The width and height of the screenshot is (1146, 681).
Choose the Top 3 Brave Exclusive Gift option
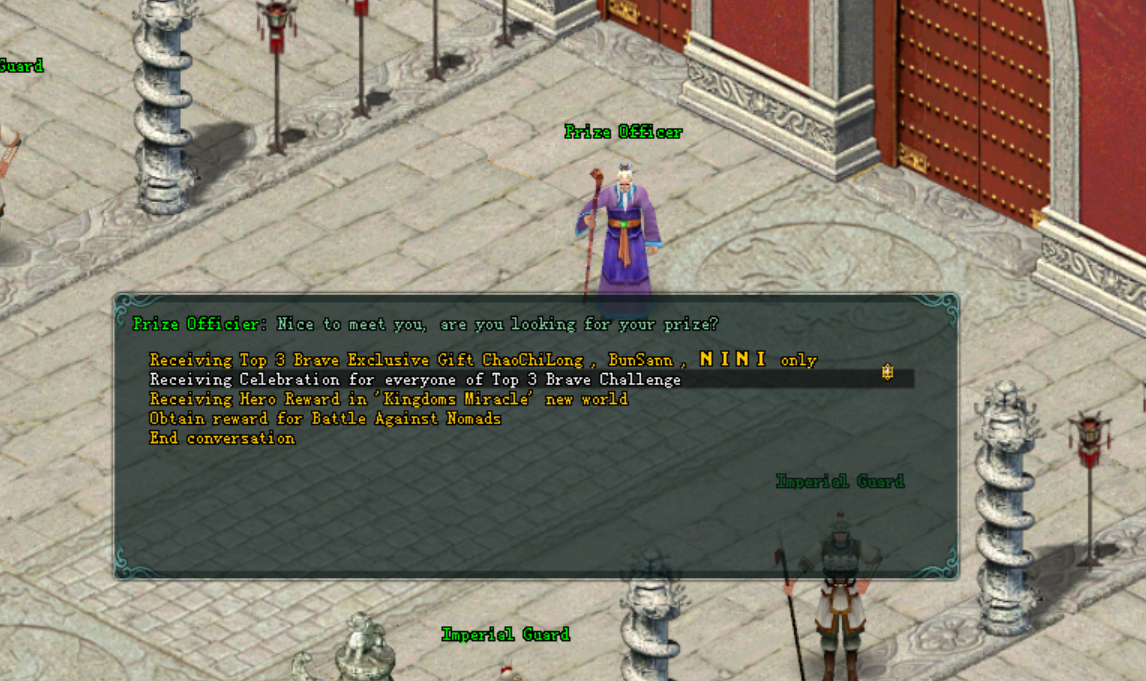483,360
